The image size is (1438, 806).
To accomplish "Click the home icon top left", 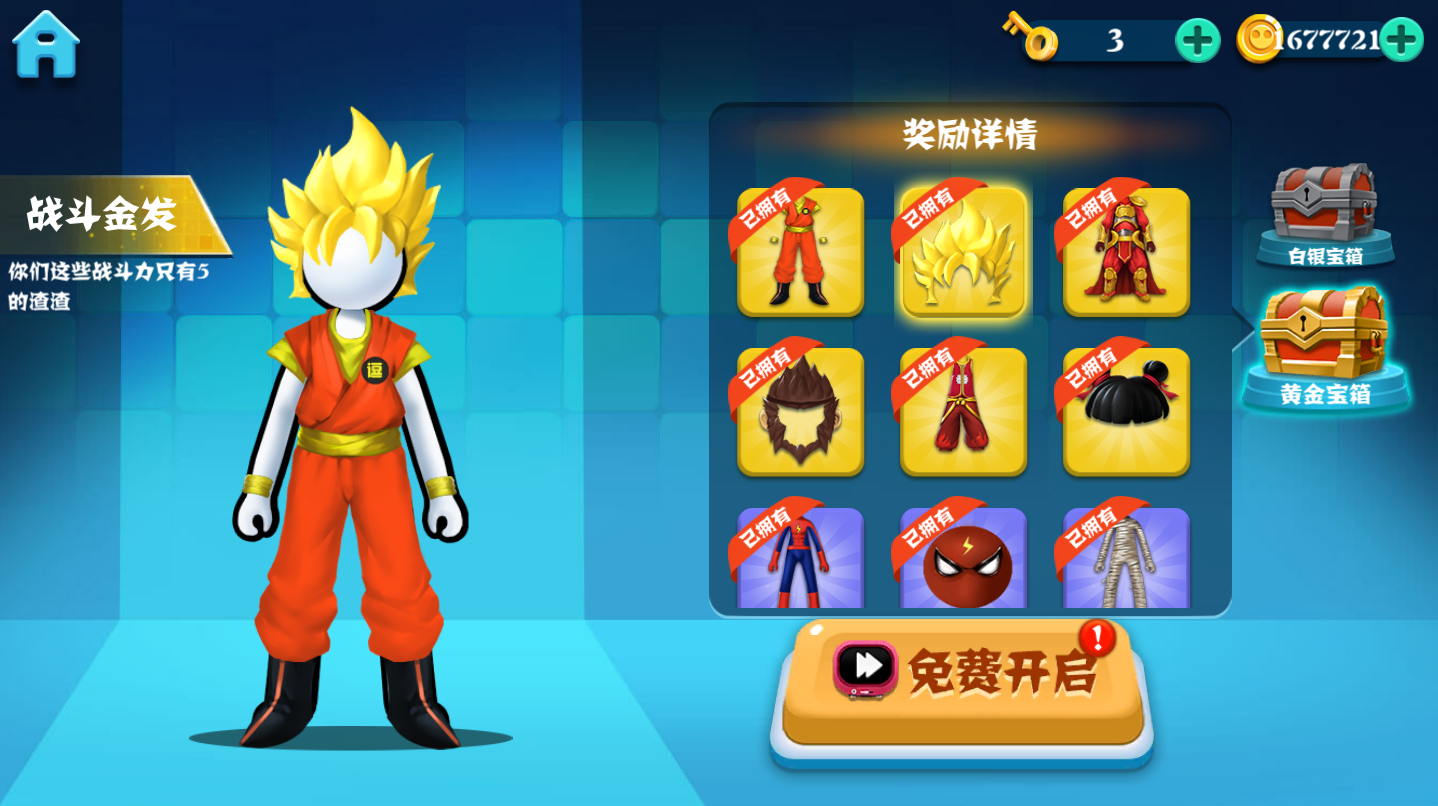I will [46, 42].
